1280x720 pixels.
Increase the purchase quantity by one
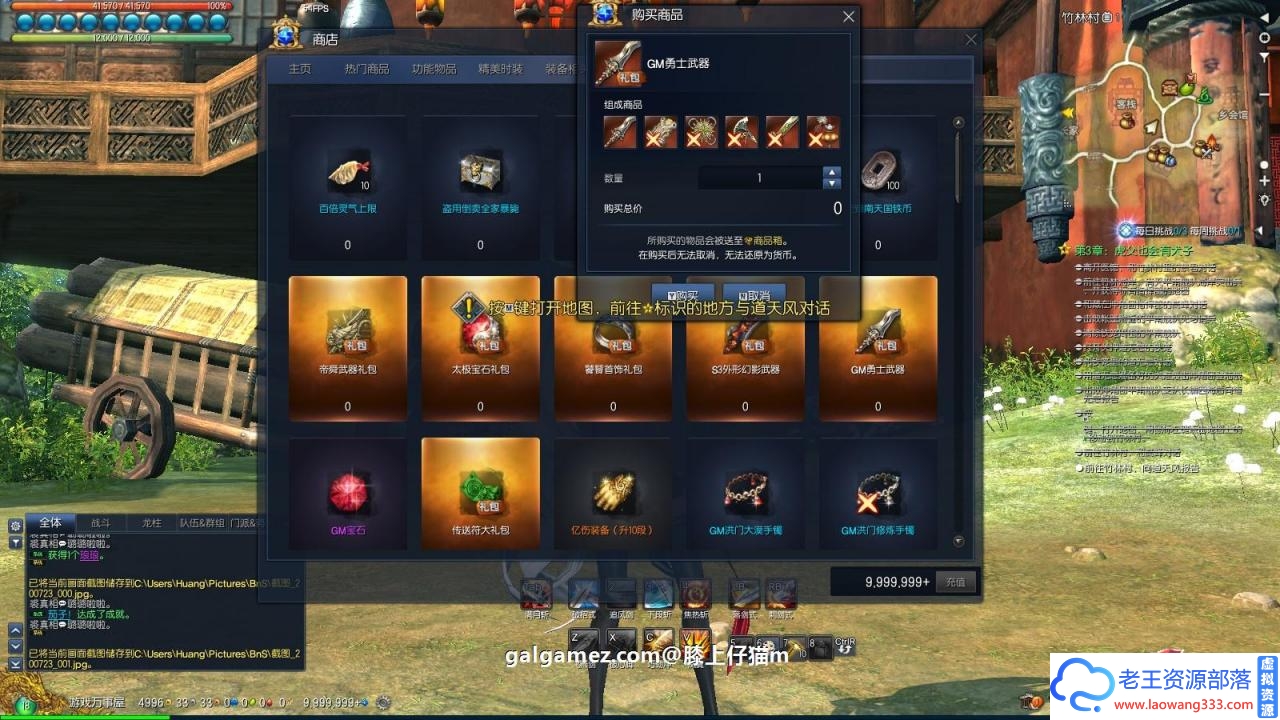[x=831, y=172]
